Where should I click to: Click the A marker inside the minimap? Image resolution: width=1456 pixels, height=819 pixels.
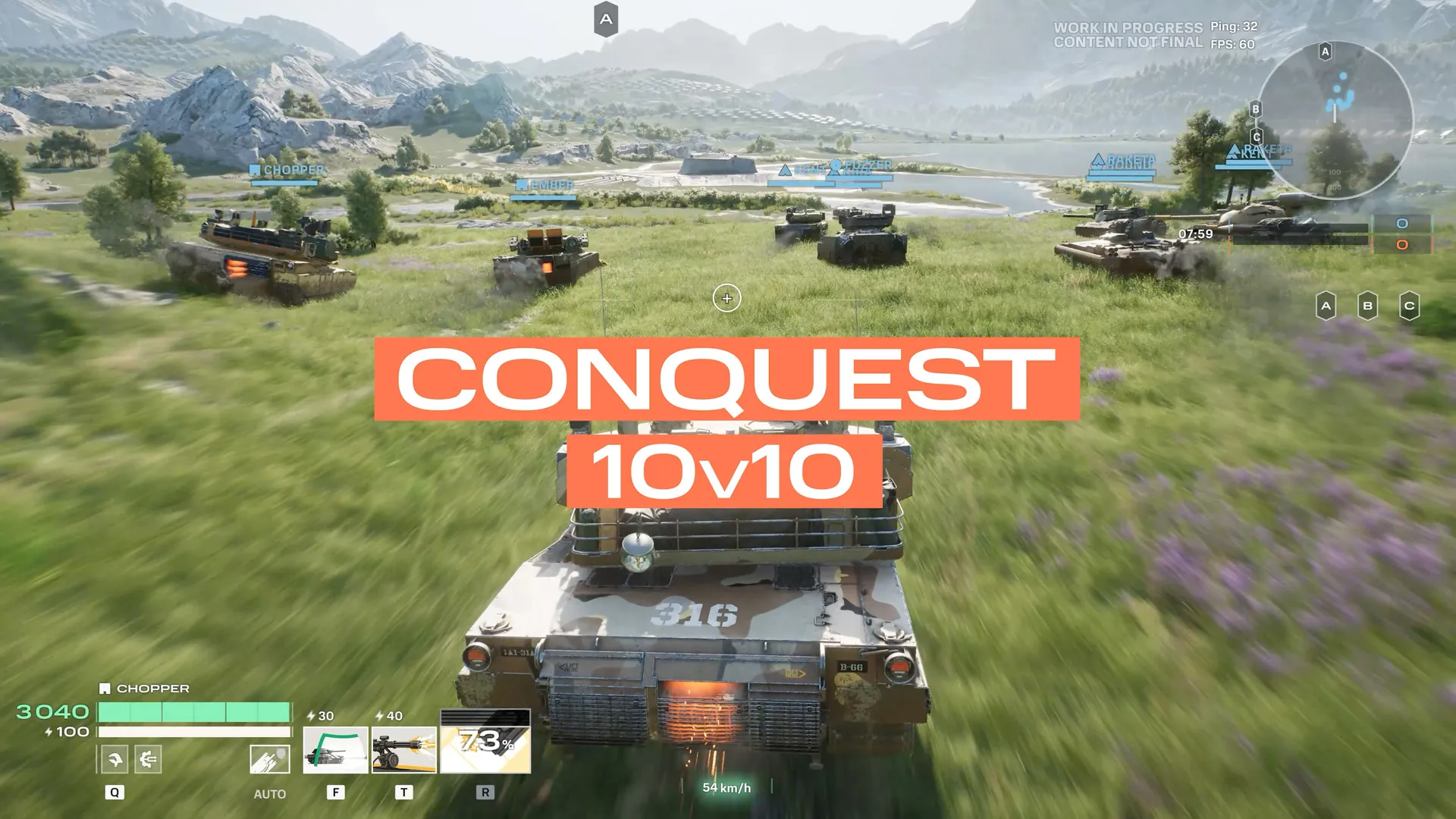[1324, 49]
